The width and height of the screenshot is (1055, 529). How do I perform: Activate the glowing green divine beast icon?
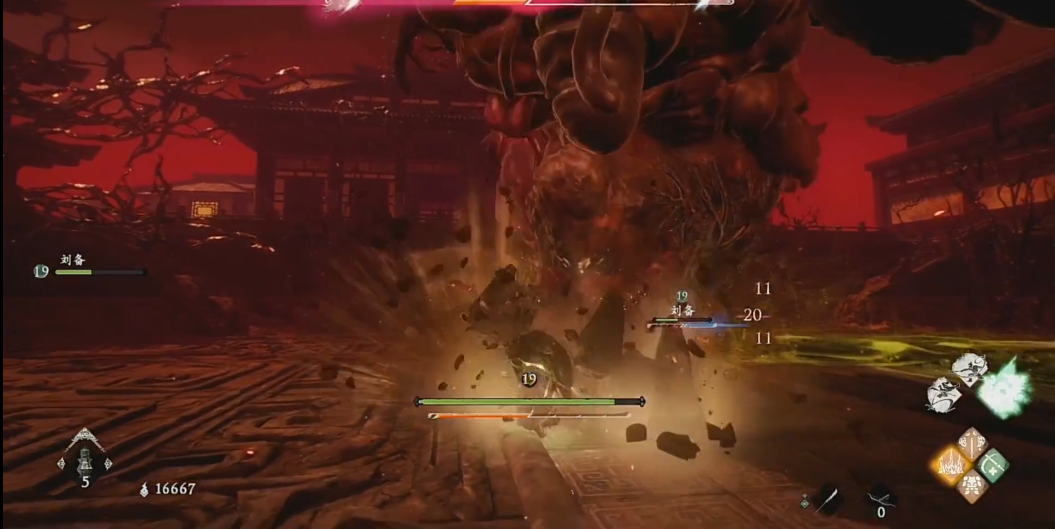tap(1003, 391)
